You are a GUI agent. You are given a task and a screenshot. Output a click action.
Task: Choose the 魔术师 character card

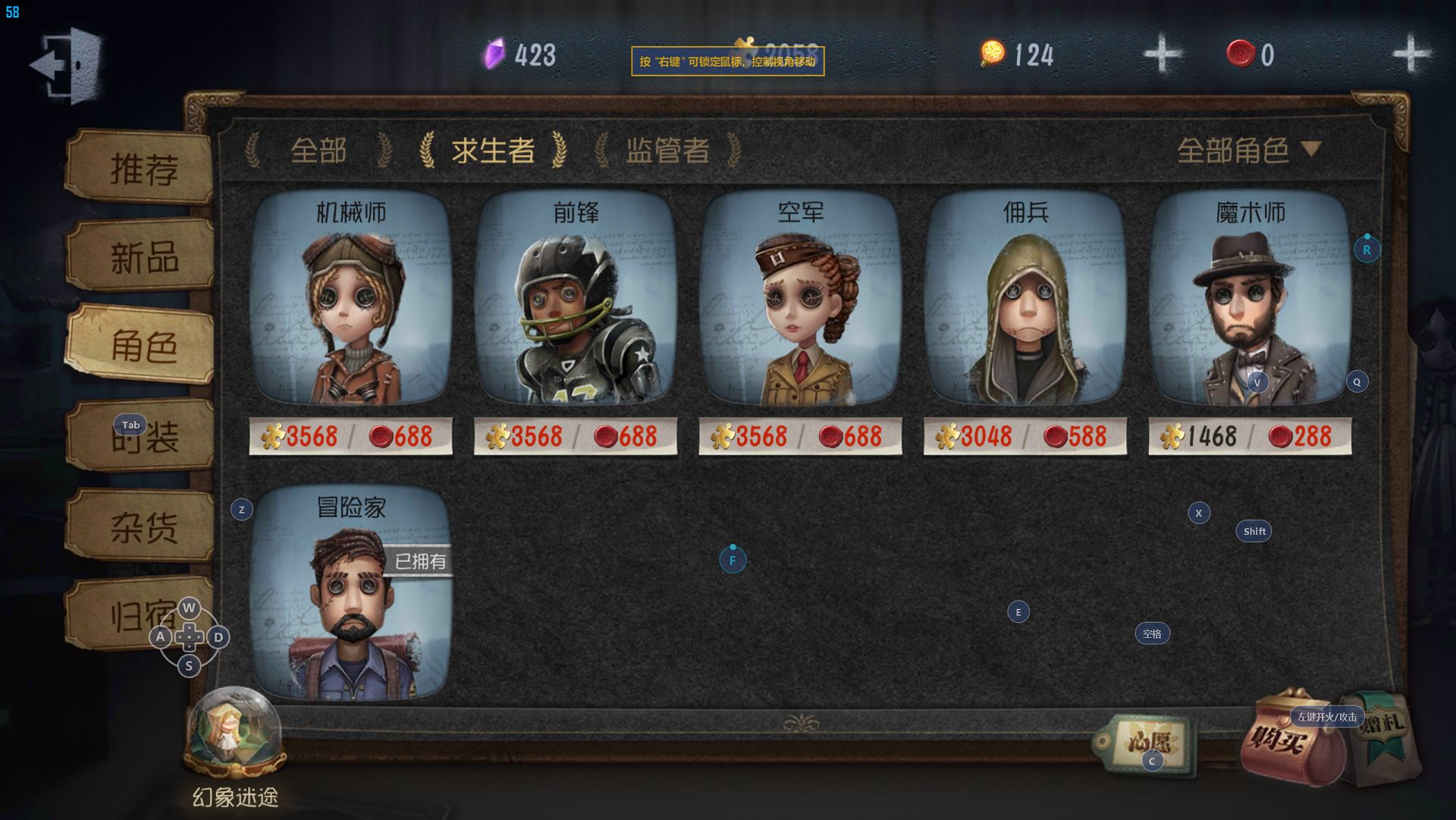[1250, 303]
